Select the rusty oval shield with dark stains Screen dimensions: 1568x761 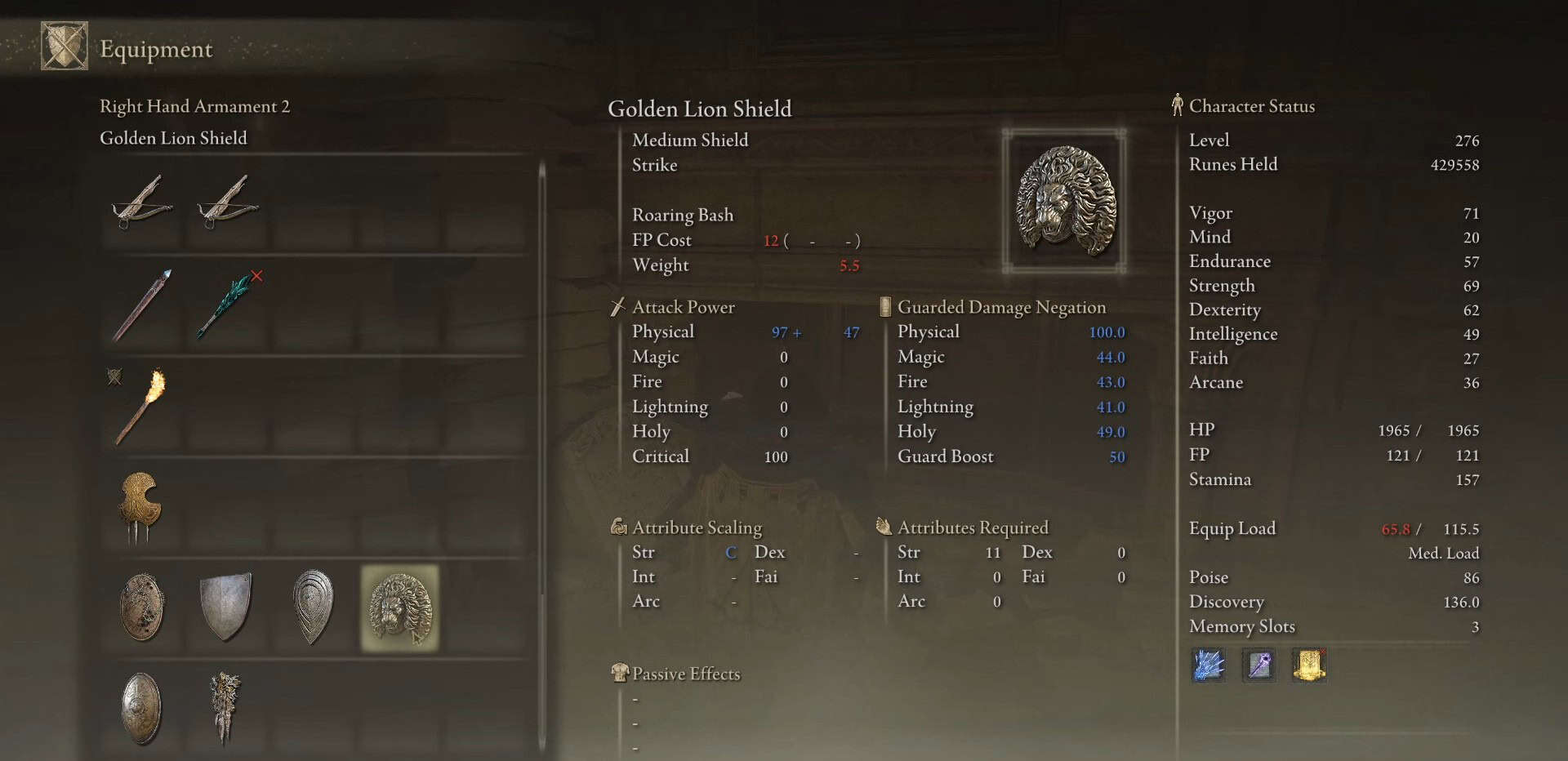[142, 607]
